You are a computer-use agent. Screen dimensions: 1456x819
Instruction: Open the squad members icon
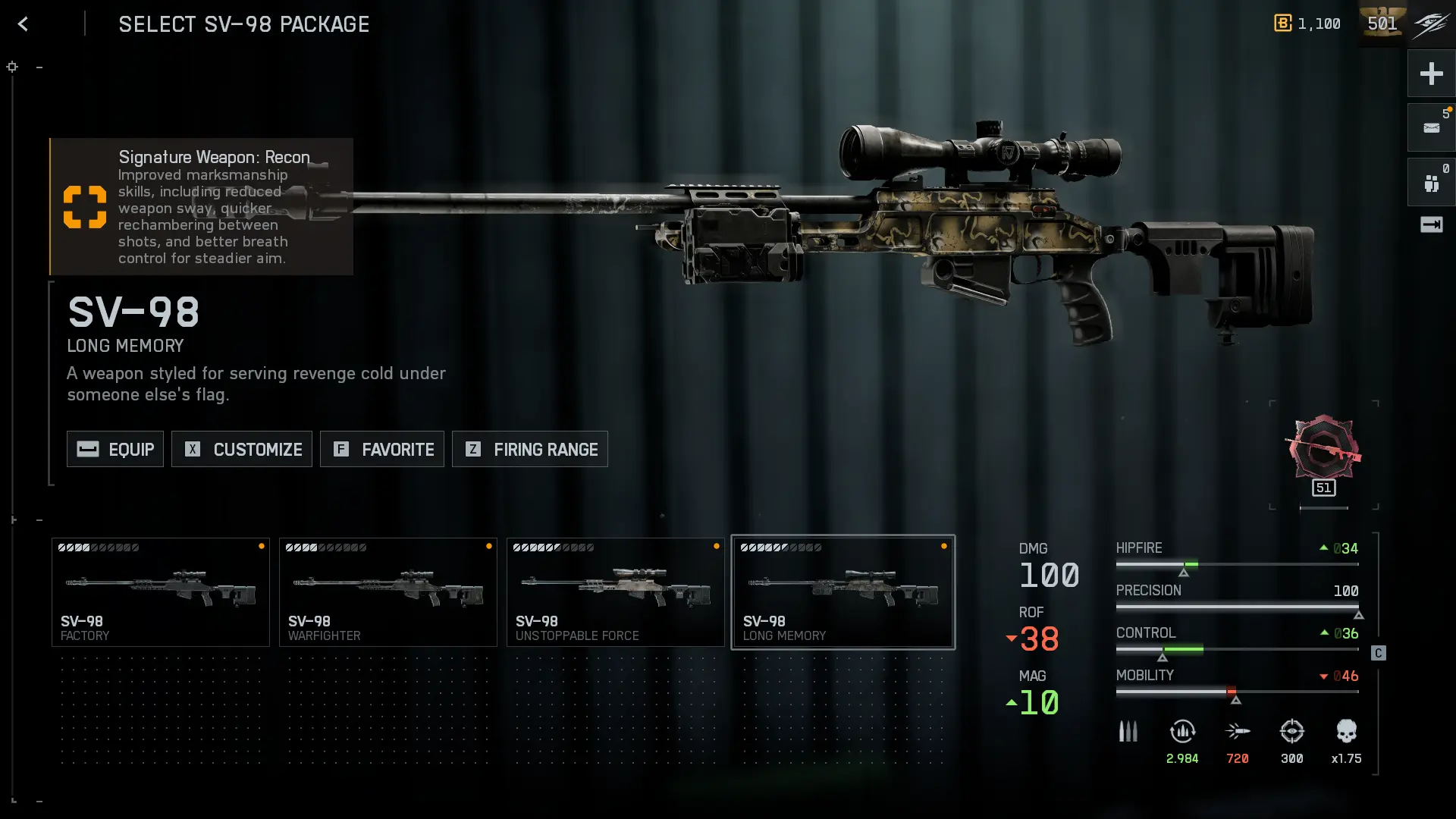(1431, 183)
